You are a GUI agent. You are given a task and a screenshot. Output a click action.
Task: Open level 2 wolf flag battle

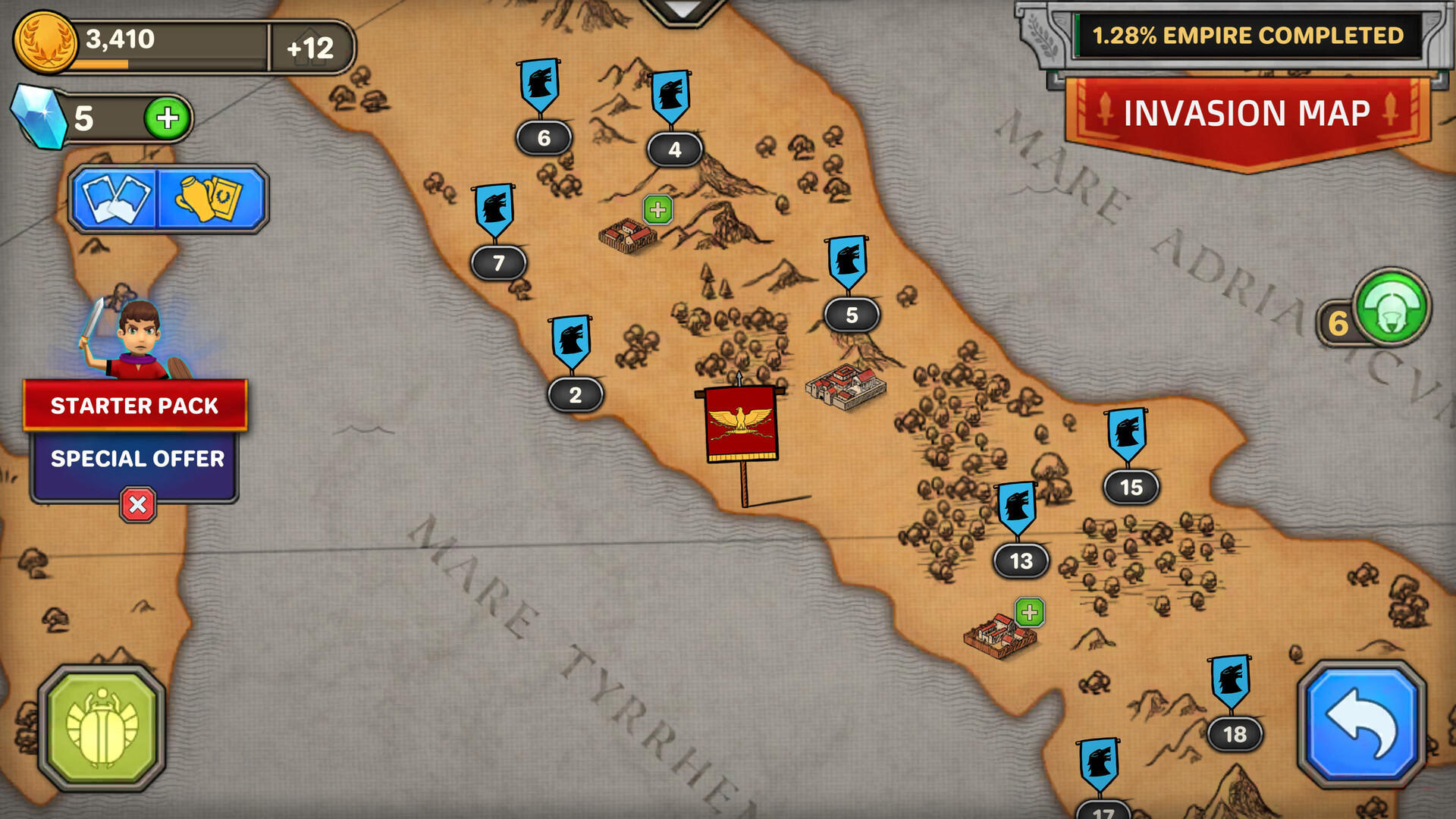click(x=574, y=364)
